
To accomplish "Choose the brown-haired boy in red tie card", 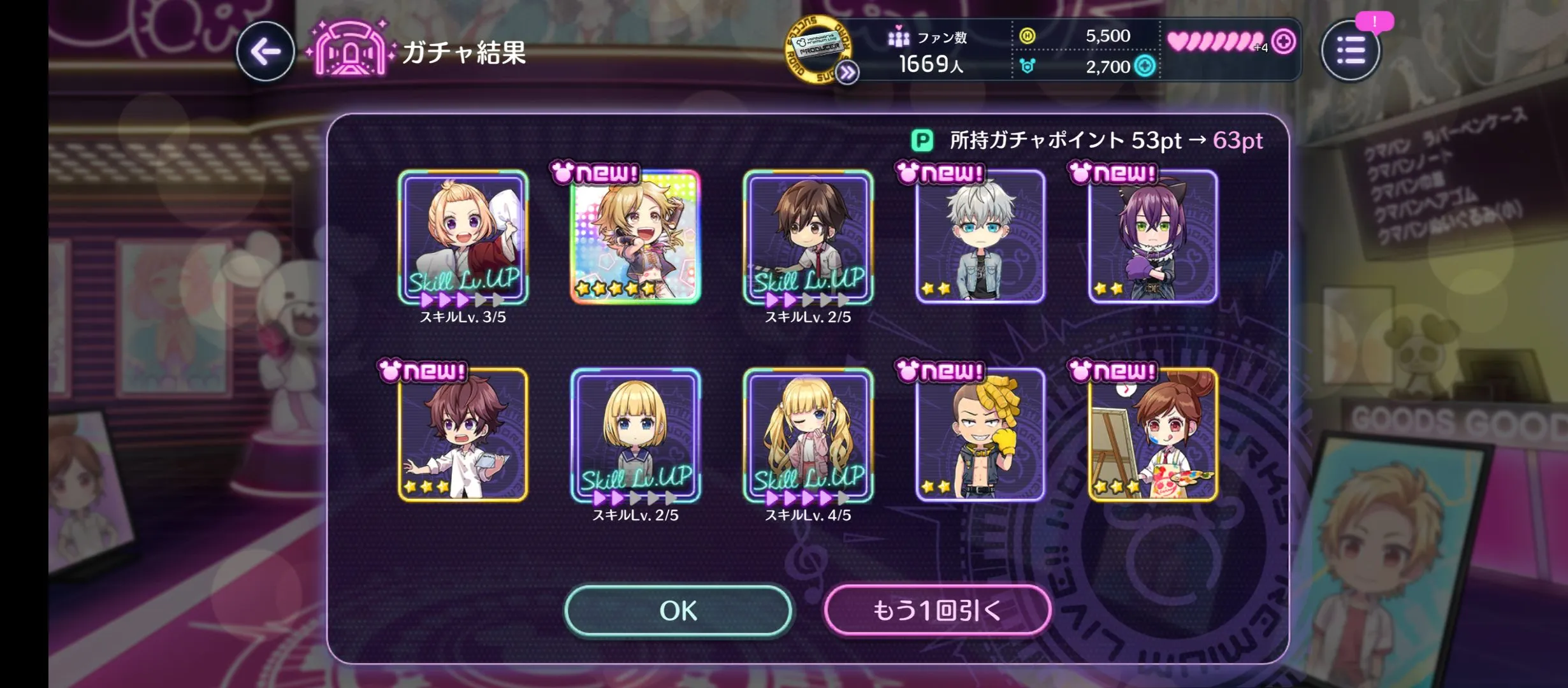I will pos(808,236).
